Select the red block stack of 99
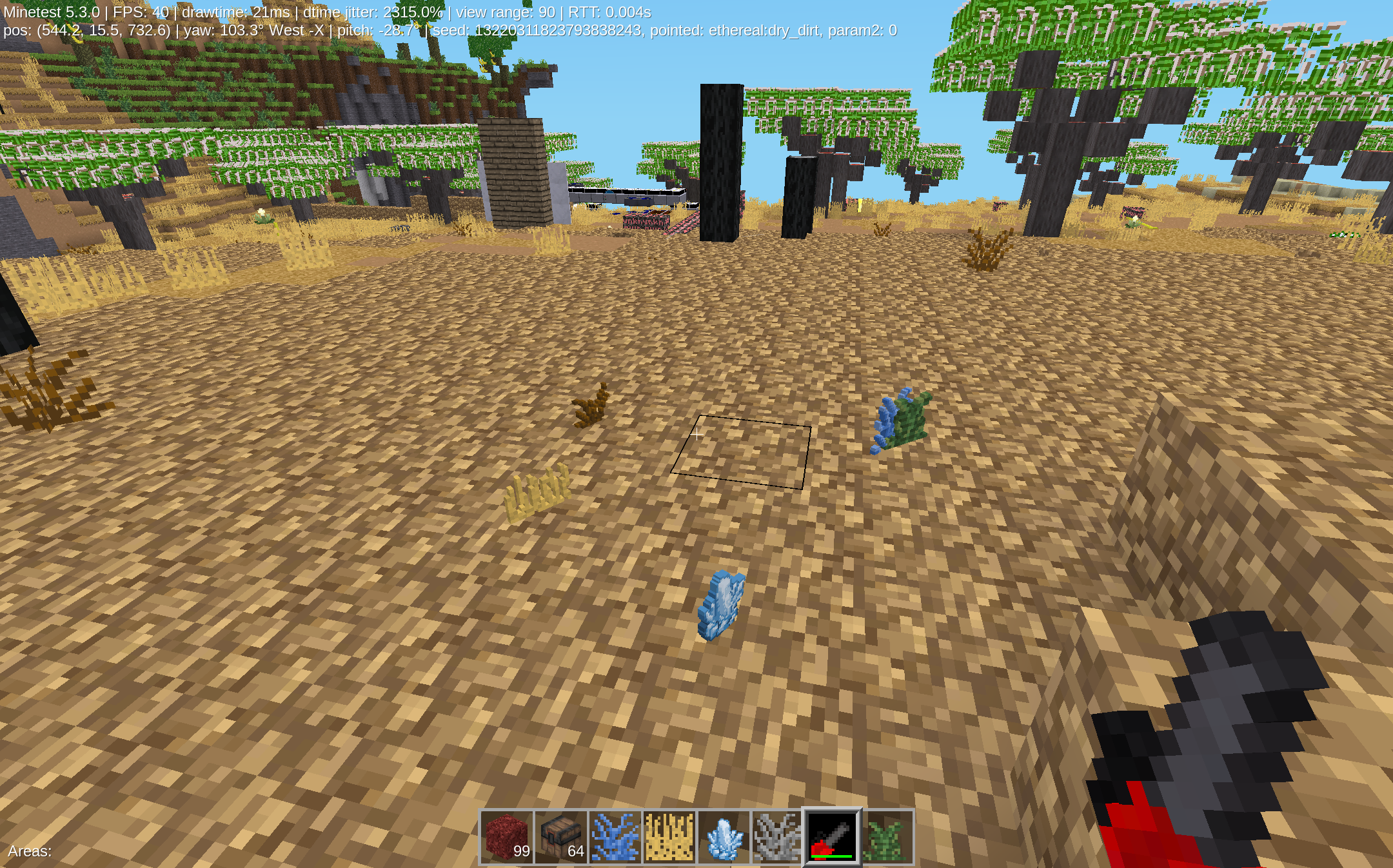This screenshot has width=1393, height=868. (x=507, y=837)
